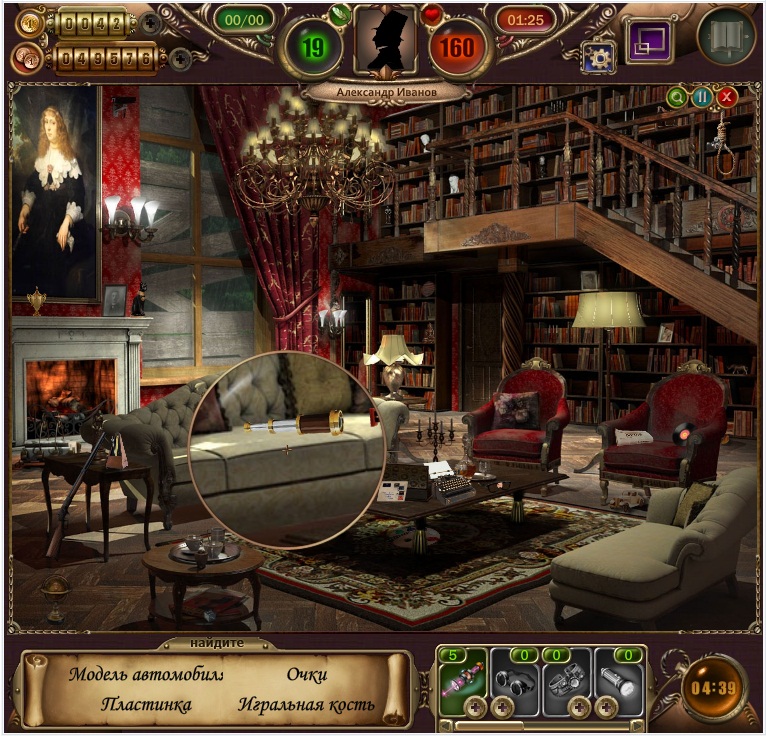Add gold coins with the plus button
Image resolution: width=766 pixels, height=736 pixels.
point(151,24)
